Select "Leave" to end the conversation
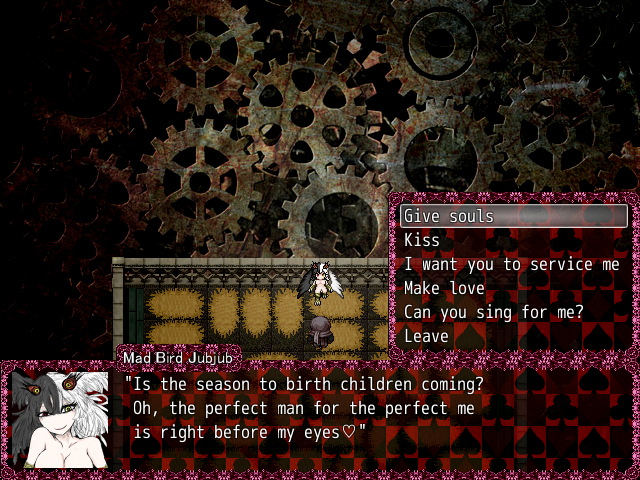This screenshot has width=640, height=480. click(x=426, y=336)
